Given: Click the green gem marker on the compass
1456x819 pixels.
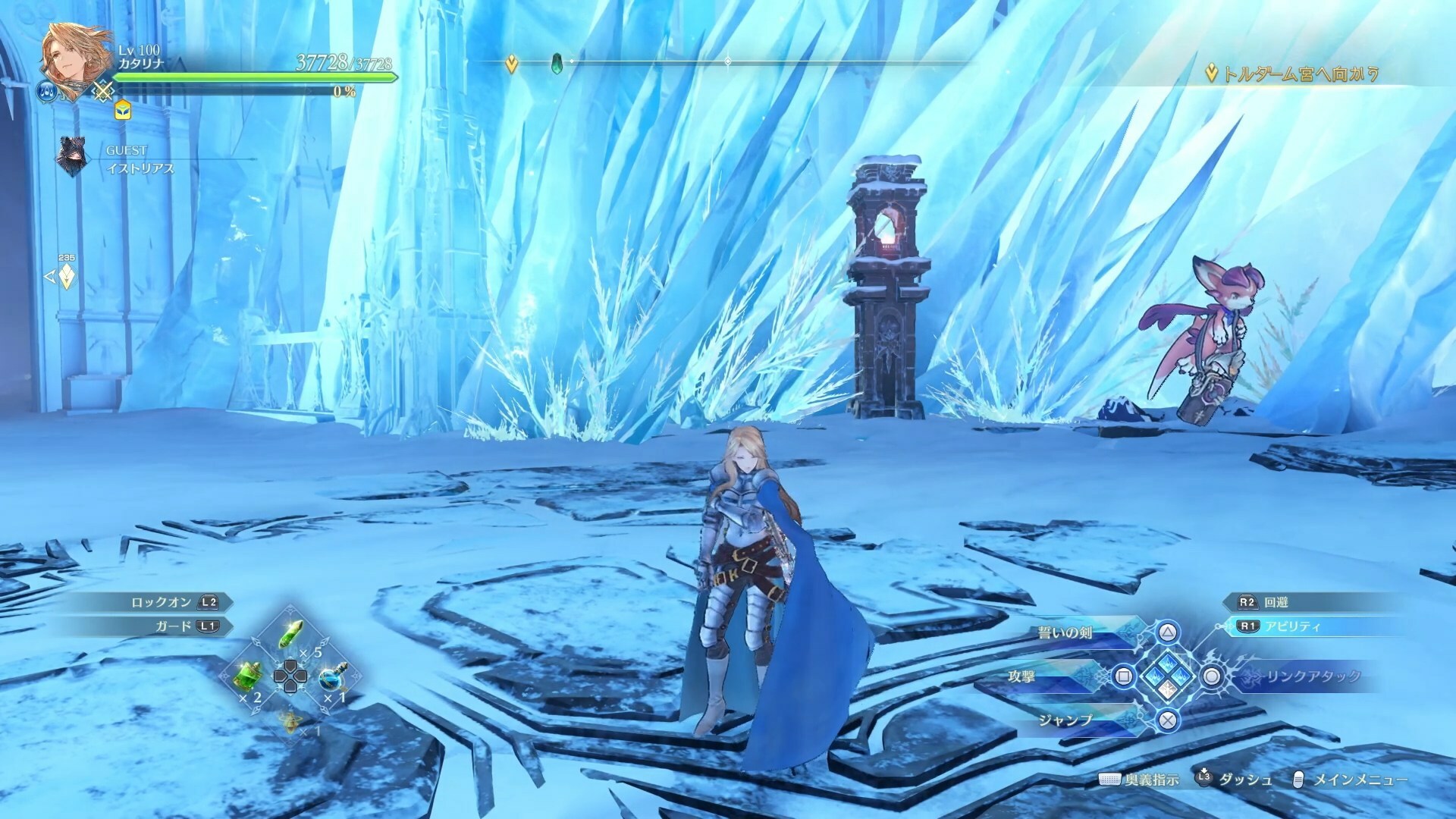Looking at the screenshot, I should click(x=556, y=62).
